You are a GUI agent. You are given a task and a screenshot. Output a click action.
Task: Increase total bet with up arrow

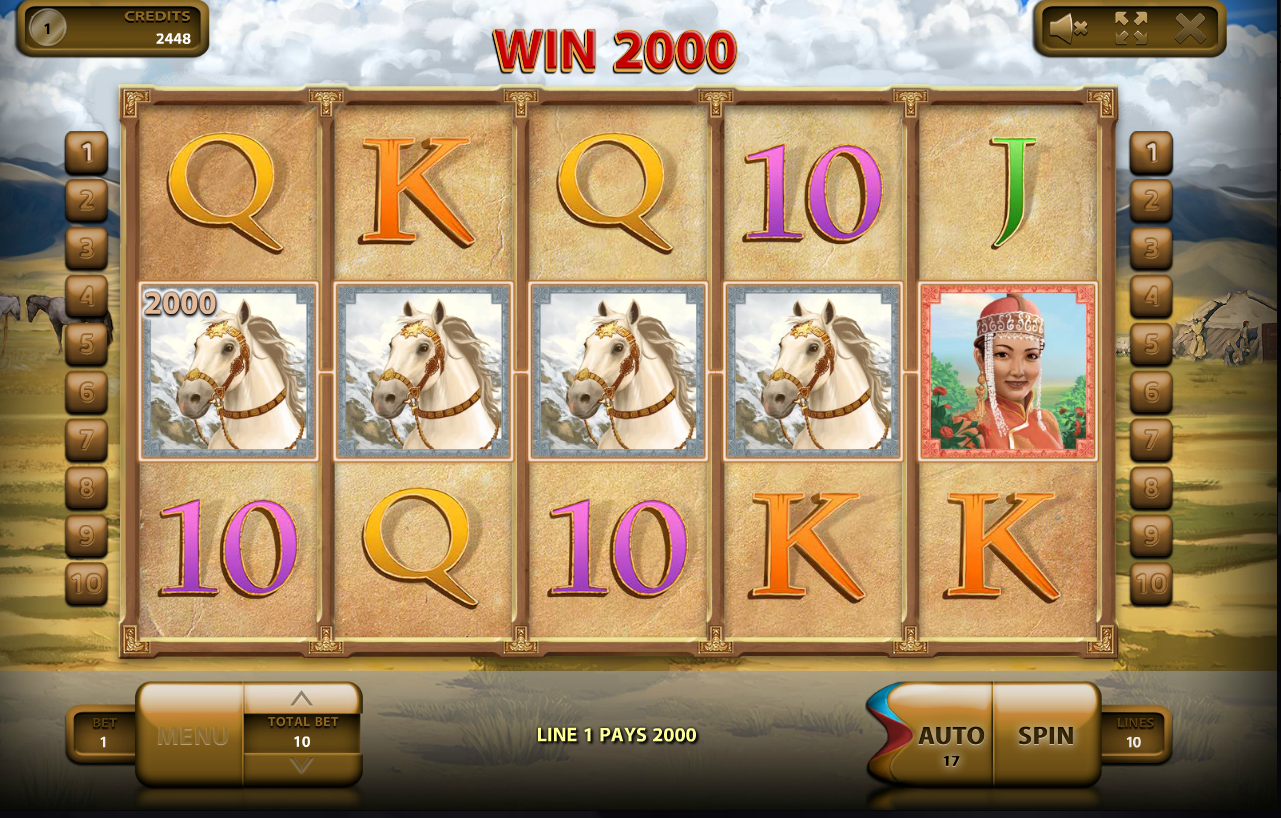click(x=301, y=698)
